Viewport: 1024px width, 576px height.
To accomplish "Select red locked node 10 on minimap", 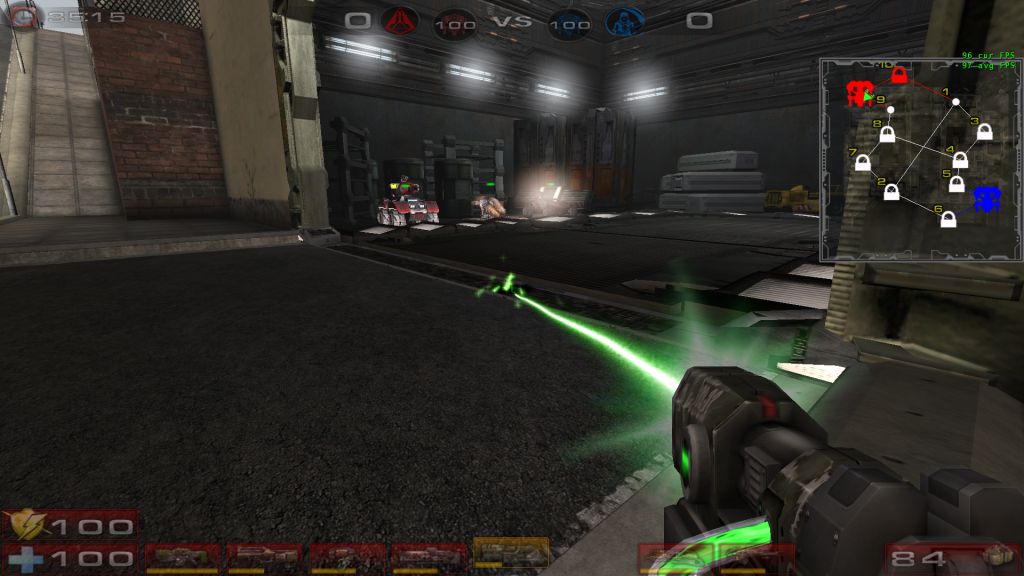I will pyautogui.click(x=899, y=75).
